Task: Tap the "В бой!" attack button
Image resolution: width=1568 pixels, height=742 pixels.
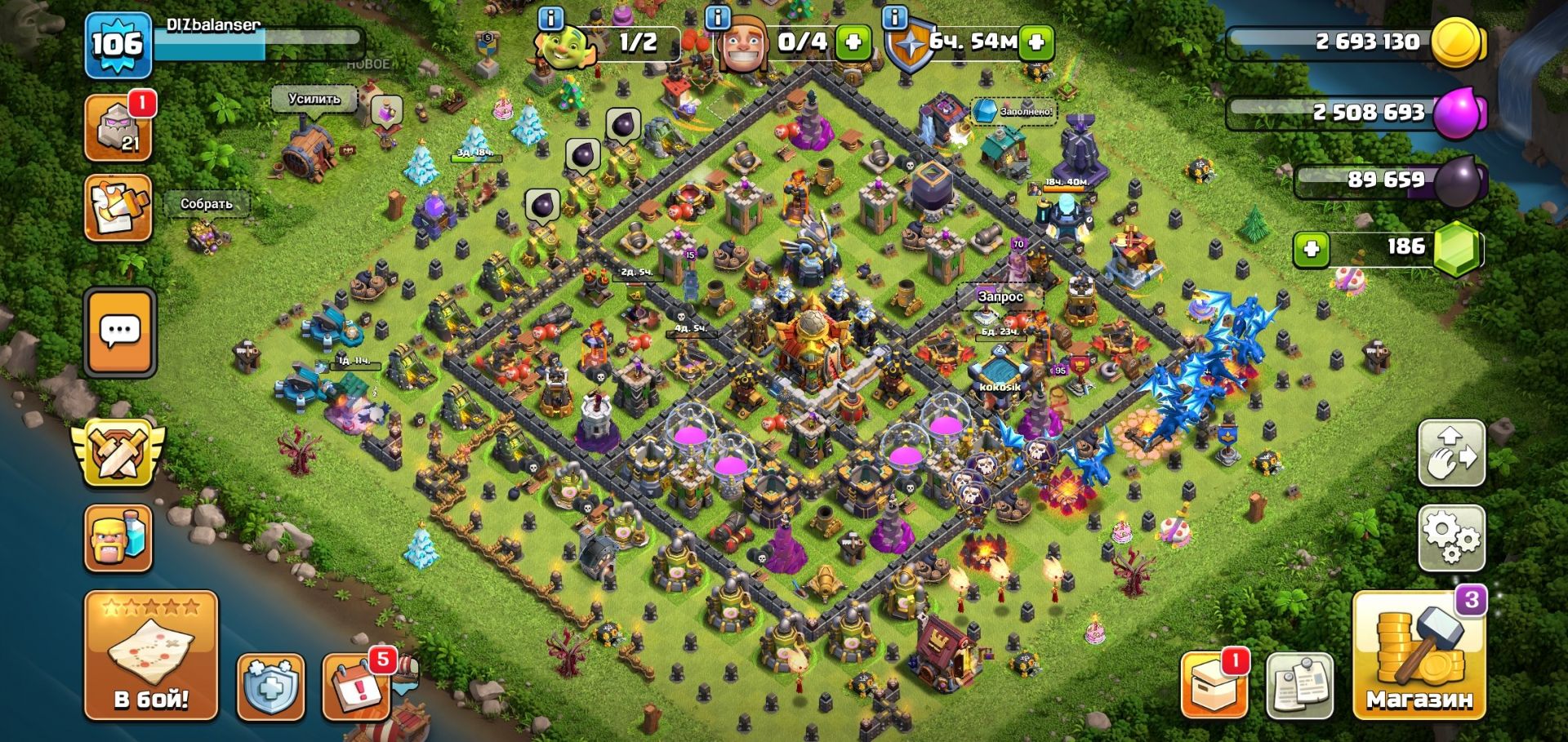Action: [x=151, y=655]
